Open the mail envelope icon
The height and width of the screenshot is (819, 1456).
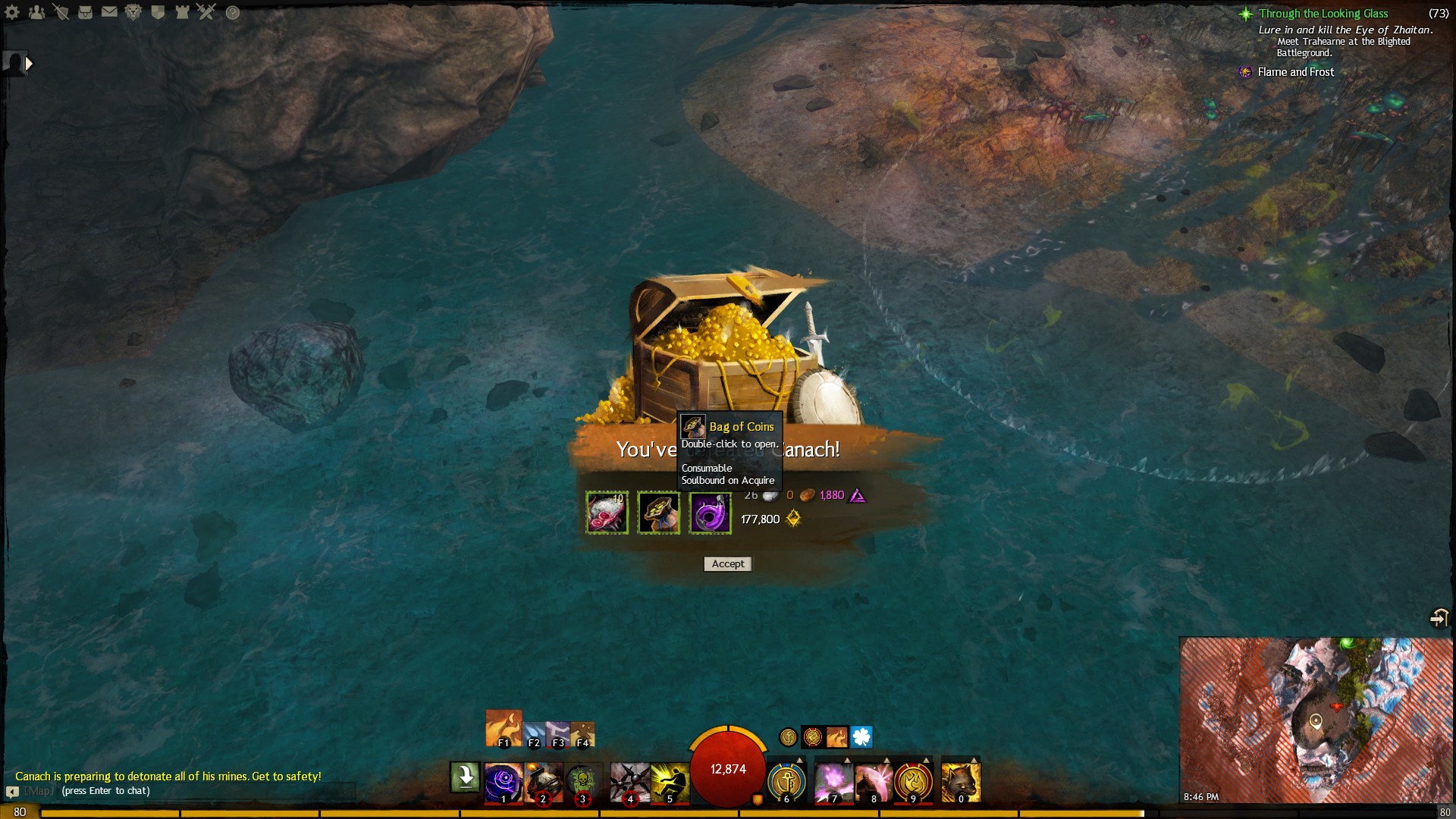click(x=109, y=12)
